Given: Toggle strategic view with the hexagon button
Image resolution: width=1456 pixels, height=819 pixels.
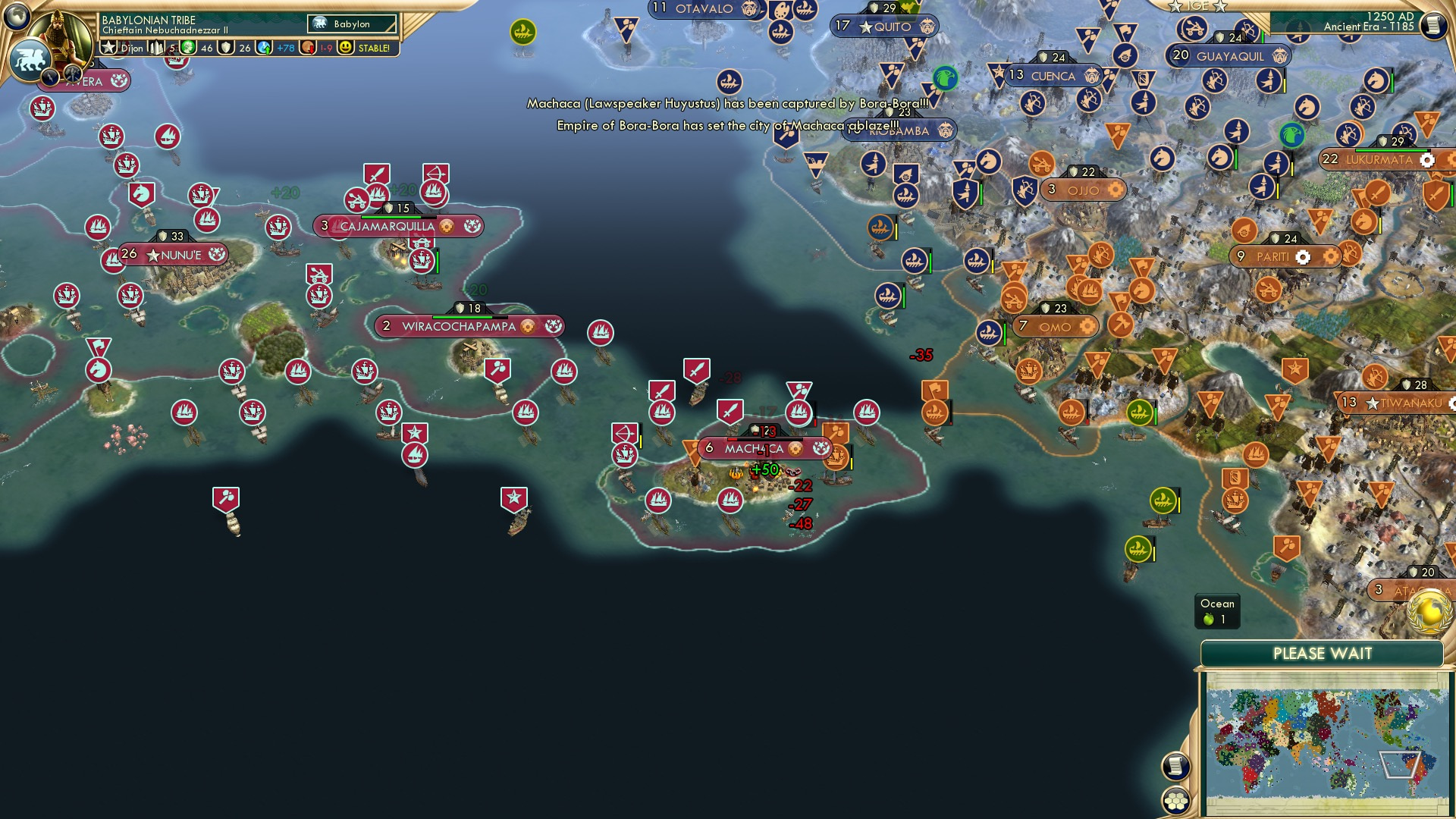Looking at the screenshot, I should click(1177, 801).
